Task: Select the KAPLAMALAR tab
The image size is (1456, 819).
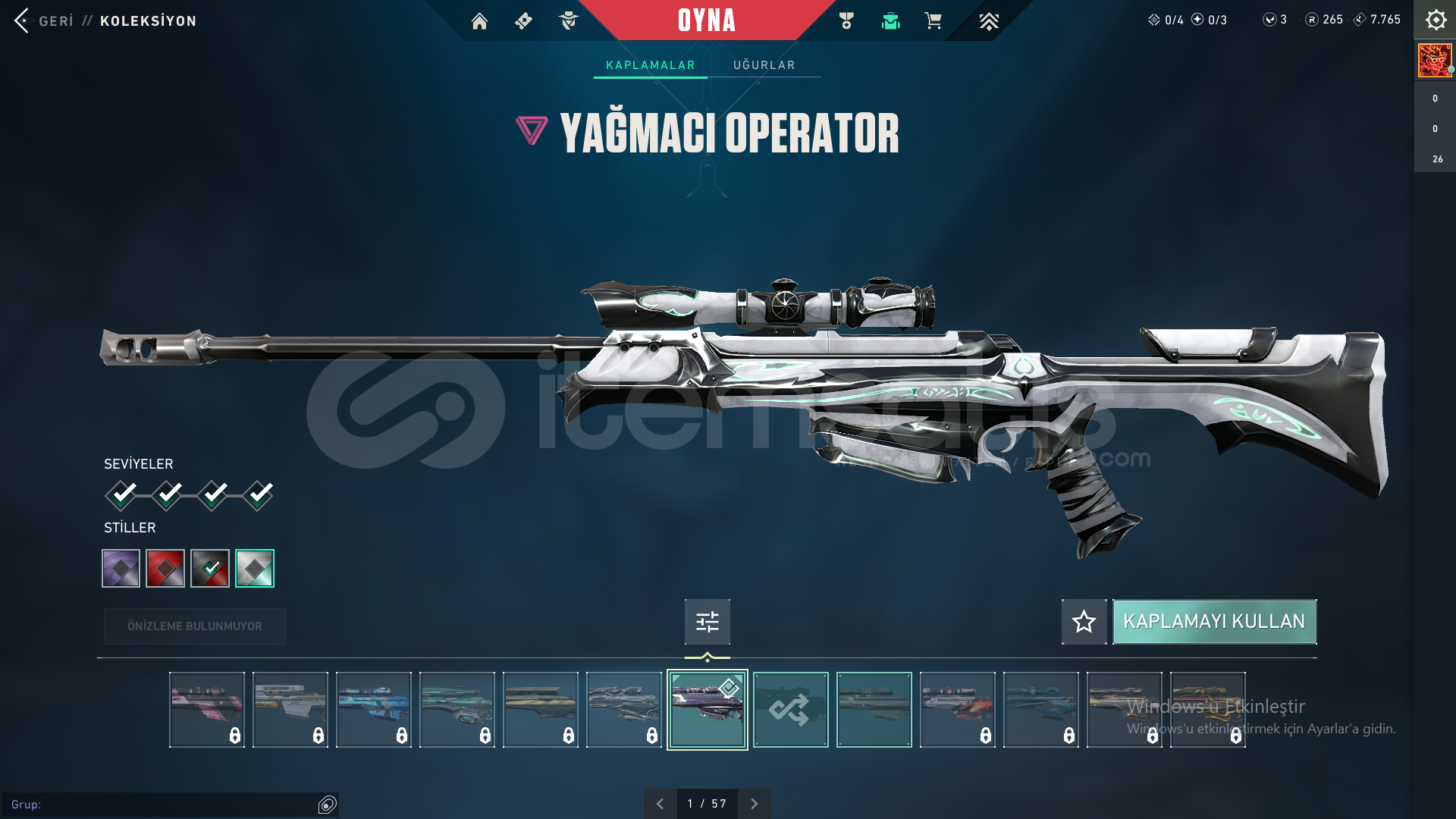Action: 650,65
